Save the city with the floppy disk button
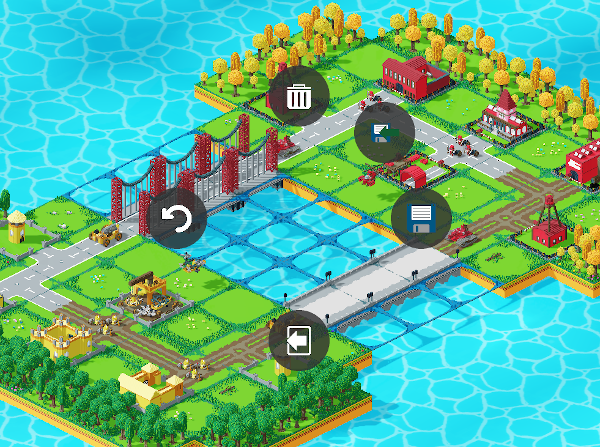Image resolution: width=600 pixels, height=447 pixels. coord(420,218)
